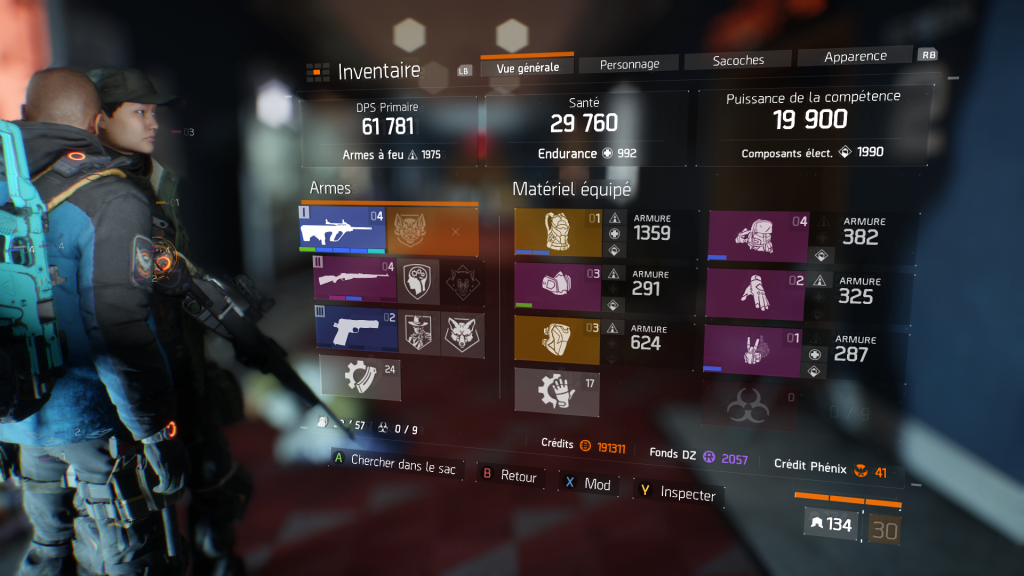Select the Sacoches tab
The width and height of the screenshot is (1024, 576).
tap(739, 60)
